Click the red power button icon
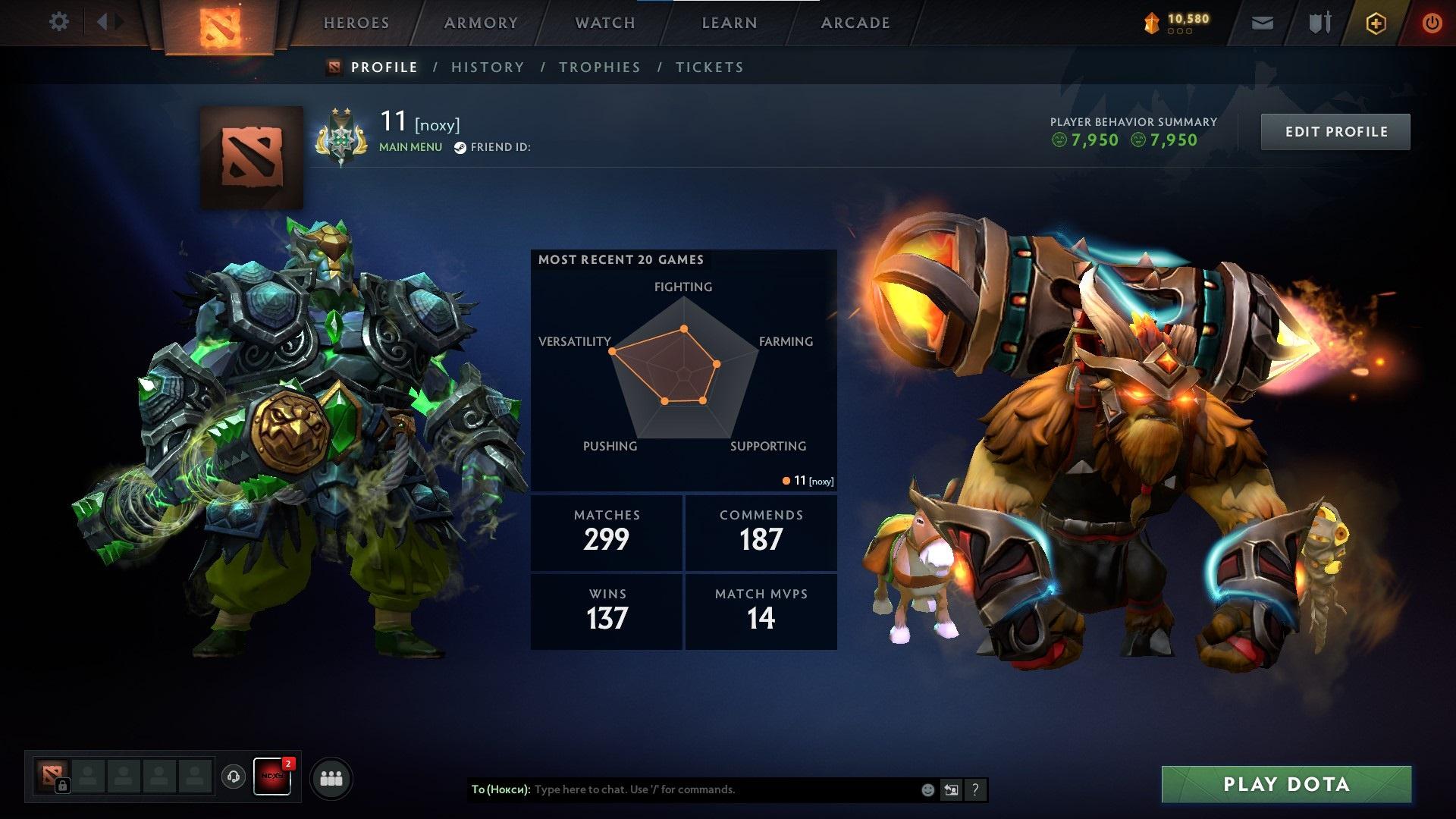1456x819 pixels. pos(1432,23)
